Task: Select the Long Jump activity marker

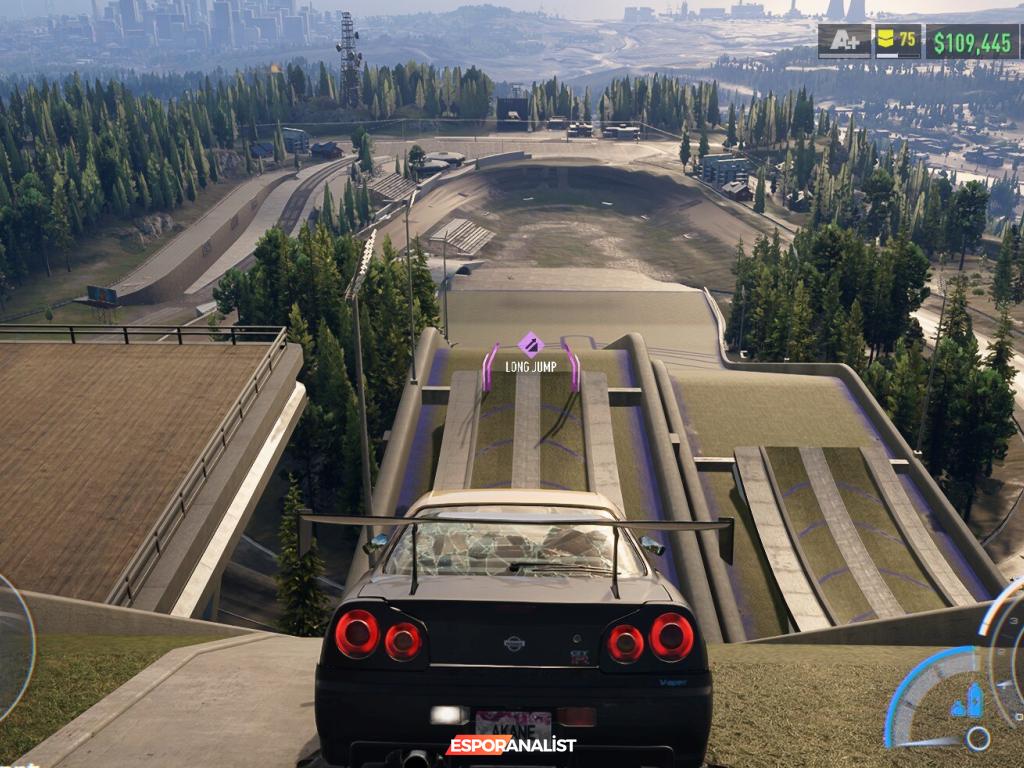Action: (x=530, y=346)
